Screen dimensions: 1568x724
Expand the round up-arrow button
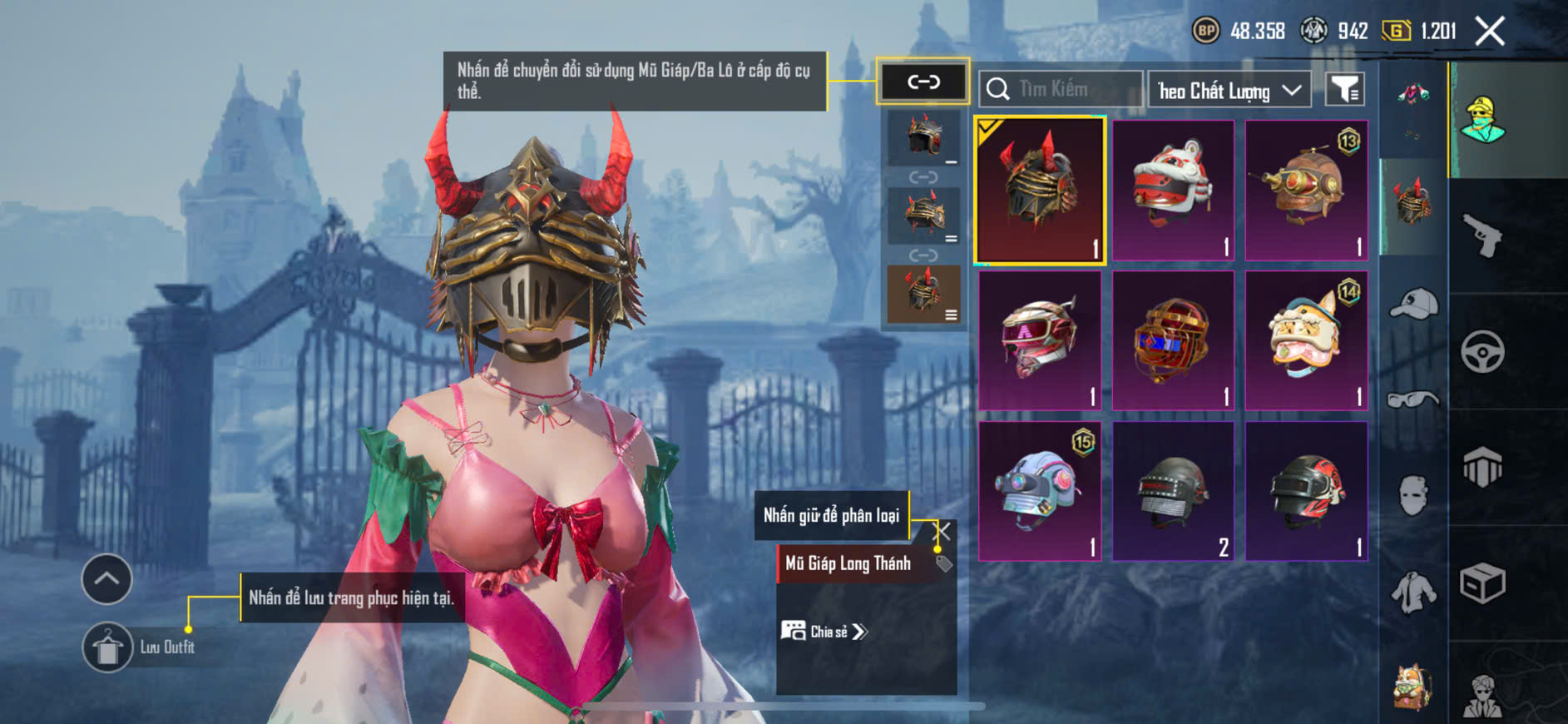(x=106, y=578)
